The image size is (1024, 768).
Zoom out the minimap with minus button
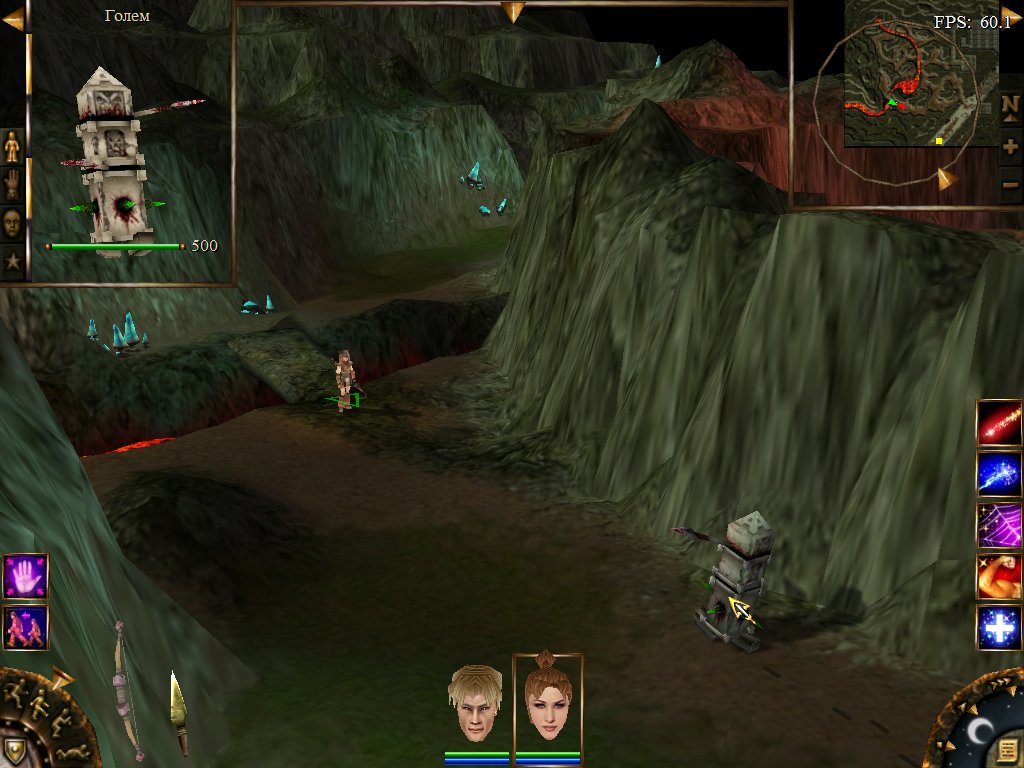(x=1010, y=184)
